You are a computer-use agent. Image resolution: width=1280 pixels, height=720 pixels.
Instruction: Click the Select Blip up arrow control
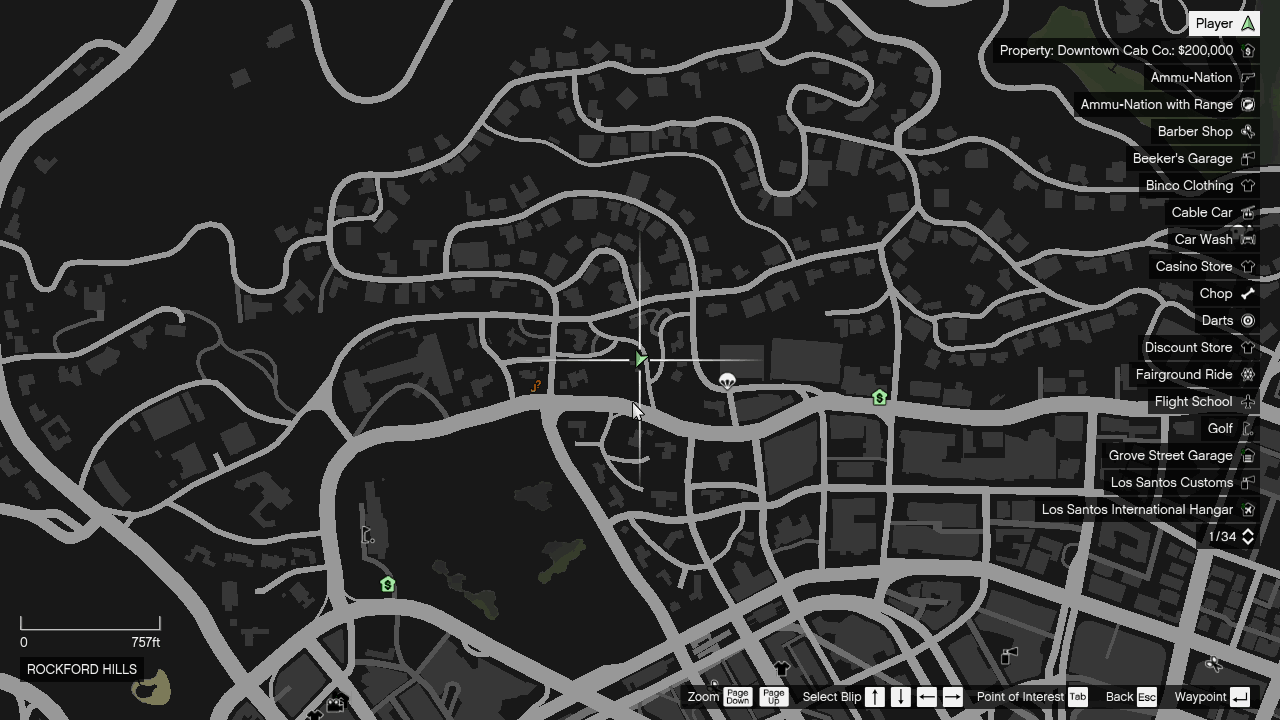875,696
